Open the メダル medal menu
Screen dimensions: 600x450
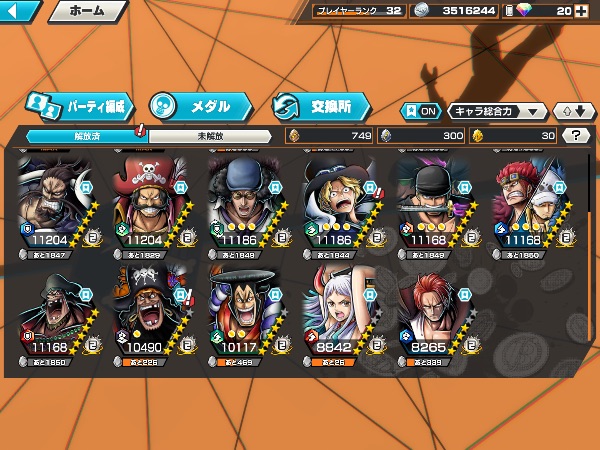point(197,105)
